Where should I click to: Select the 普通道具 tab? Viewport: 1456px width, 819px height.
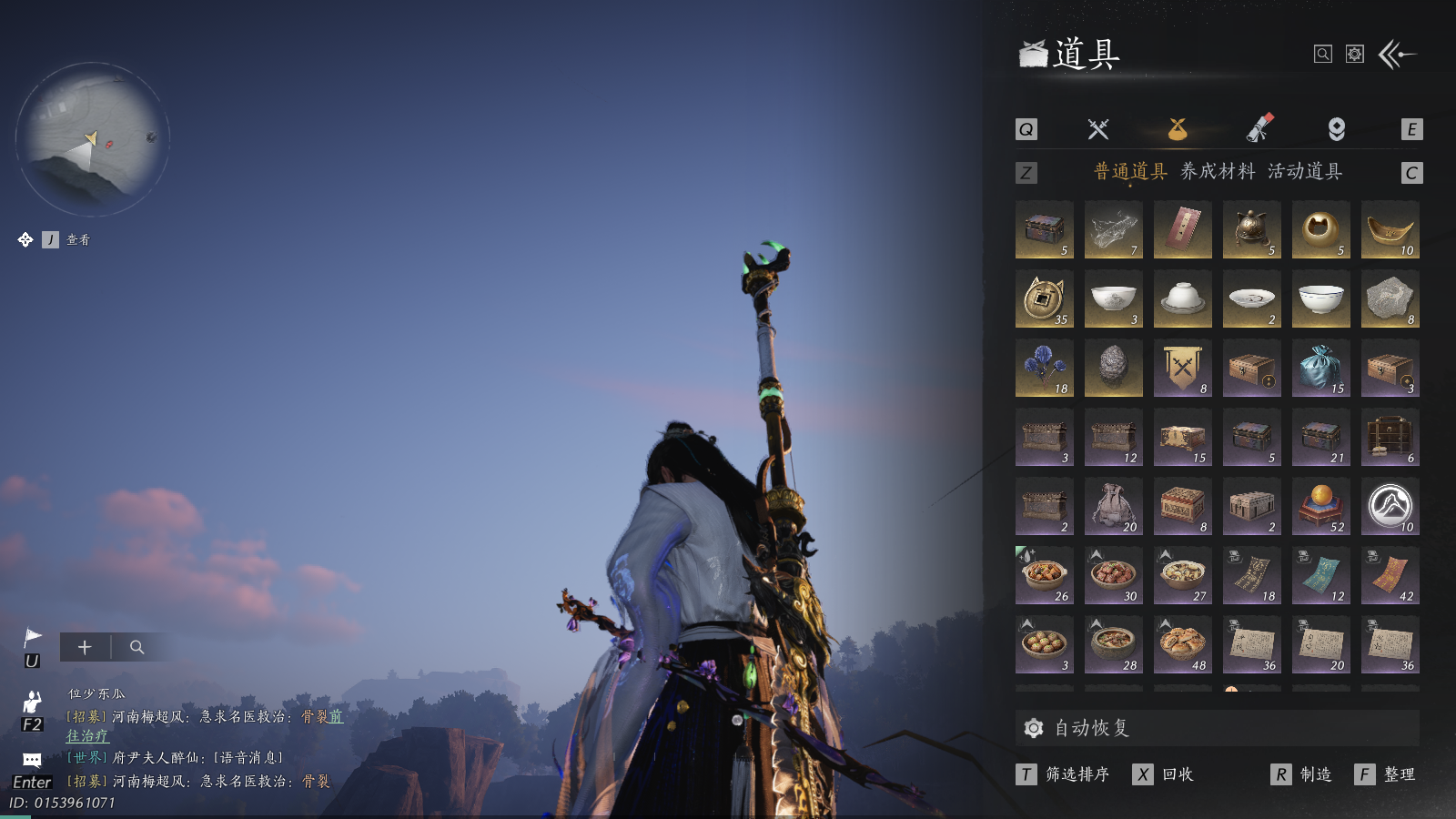(1129, 171)
